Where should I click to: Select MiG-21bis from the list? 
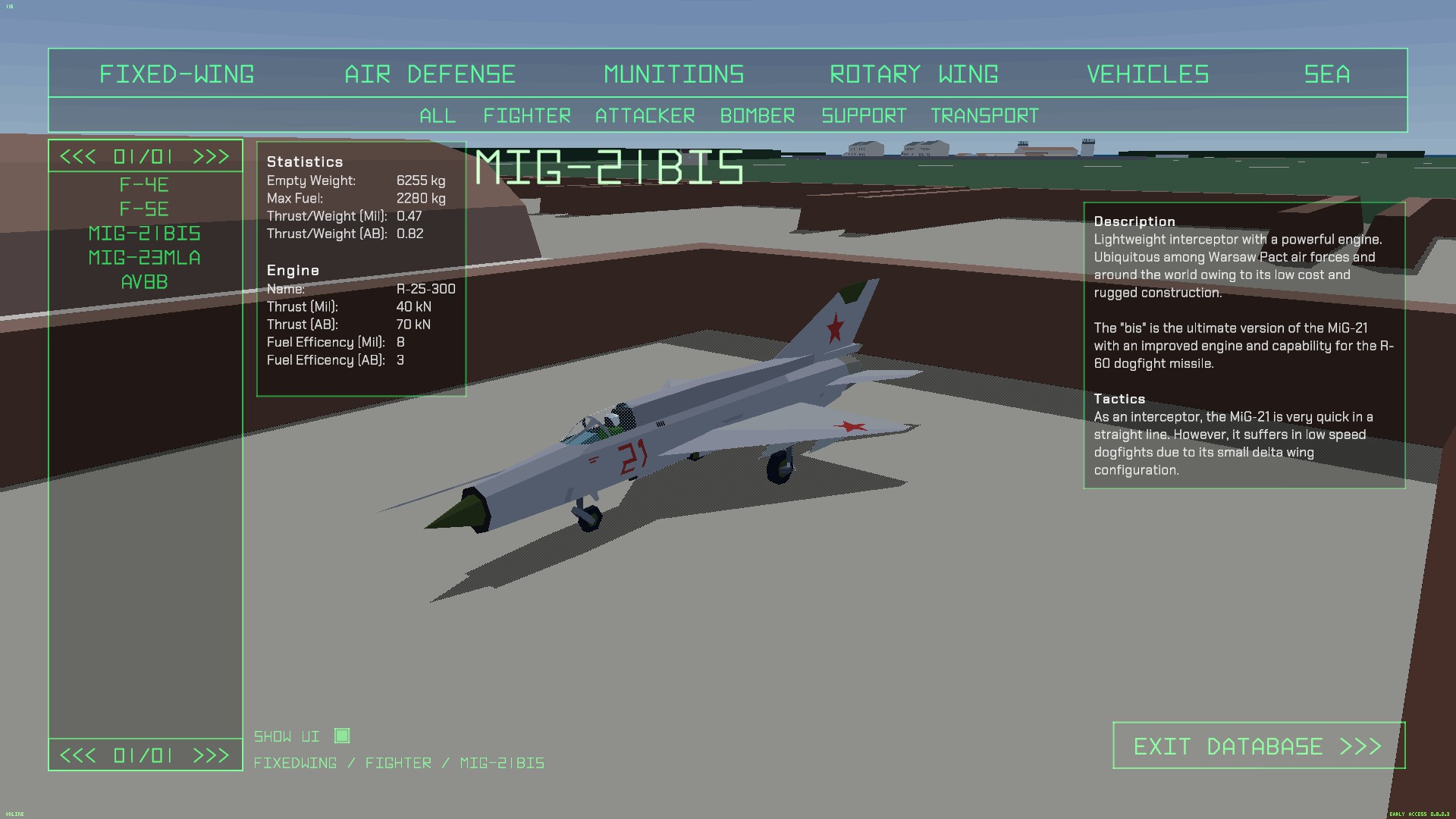[144, 234]
